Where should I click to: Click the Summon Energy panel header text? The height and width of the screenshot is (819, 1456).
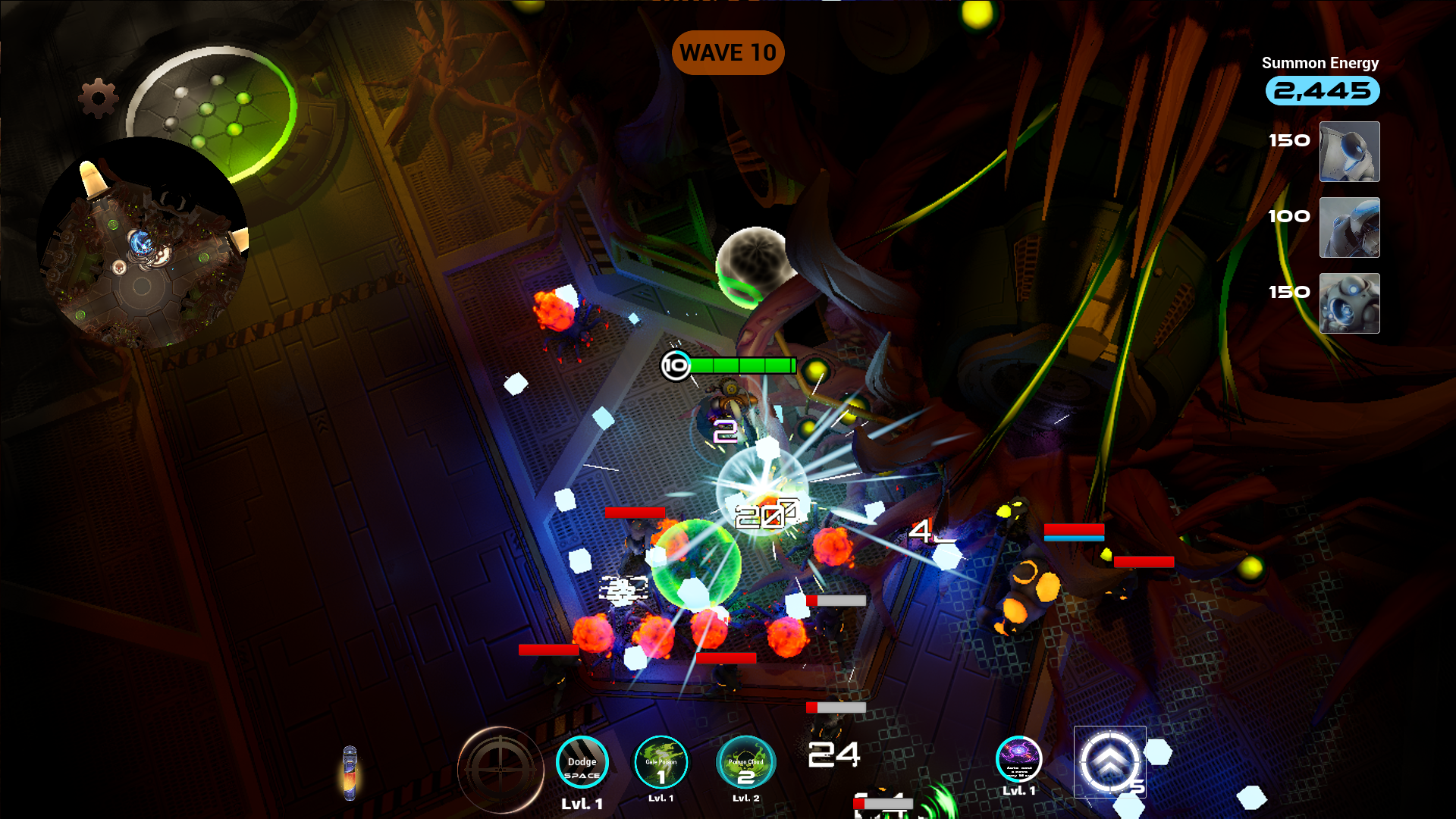click(x=1320, y=64)
